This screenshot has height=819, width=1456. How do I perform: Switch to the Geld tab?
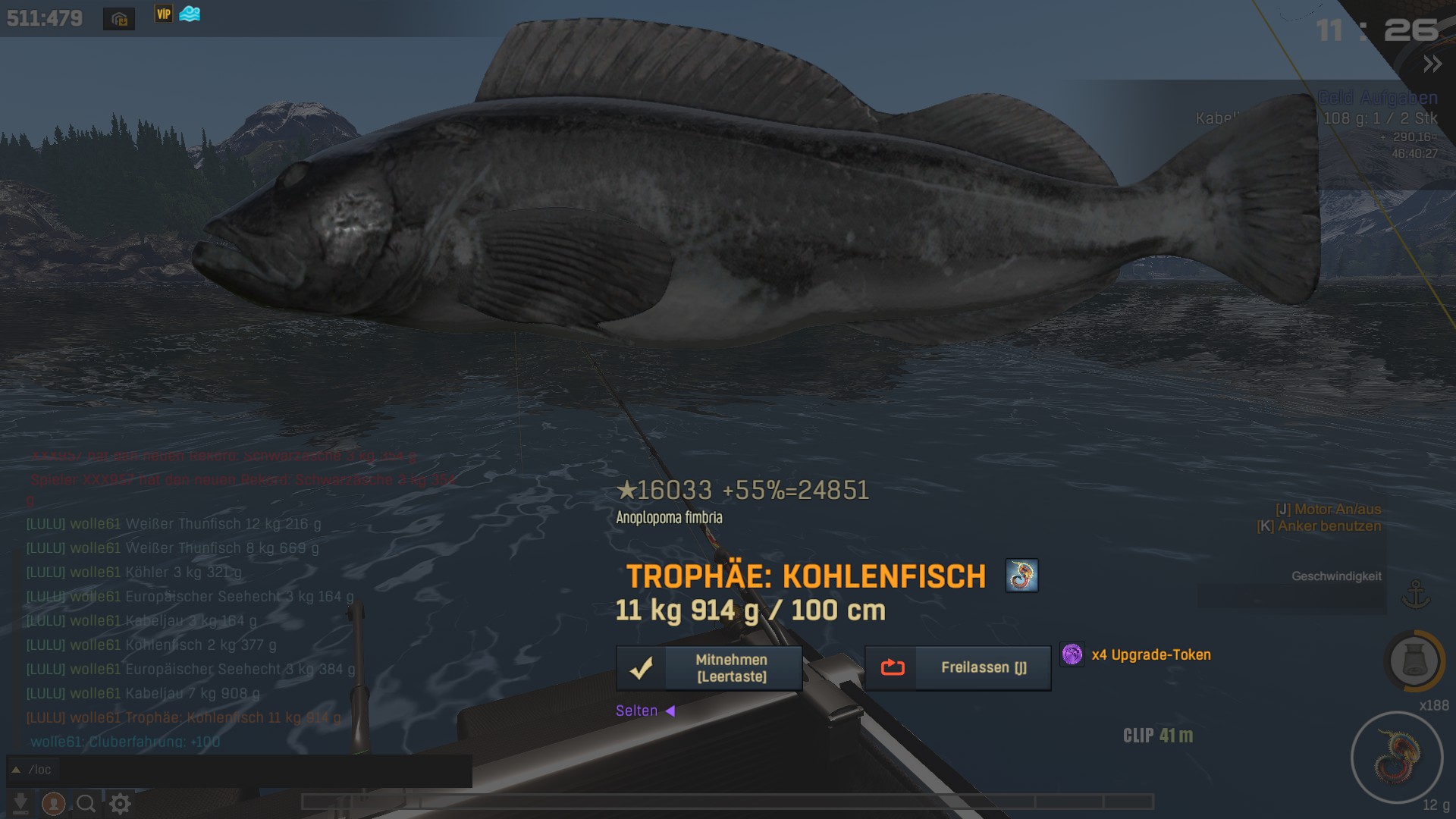point(1335,98)
